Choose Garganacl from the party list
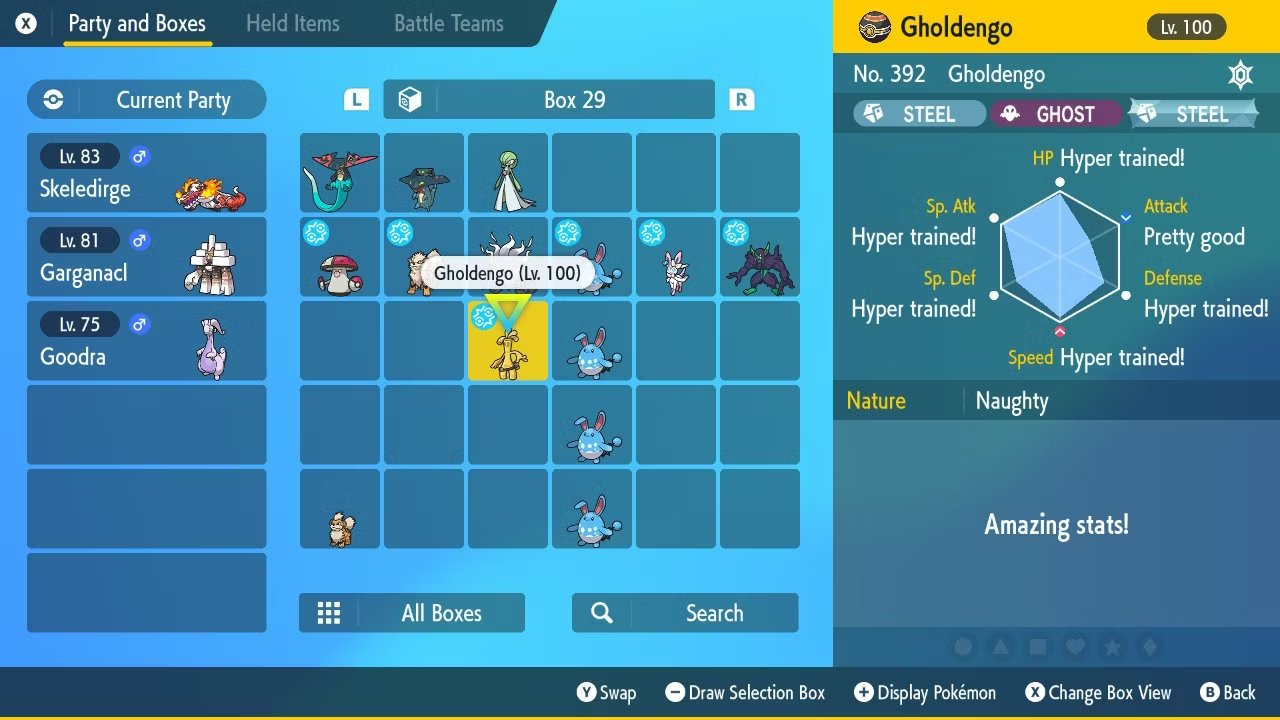Image resolution: width=1280 pixels, height=720 pixels. pos(147,257)
